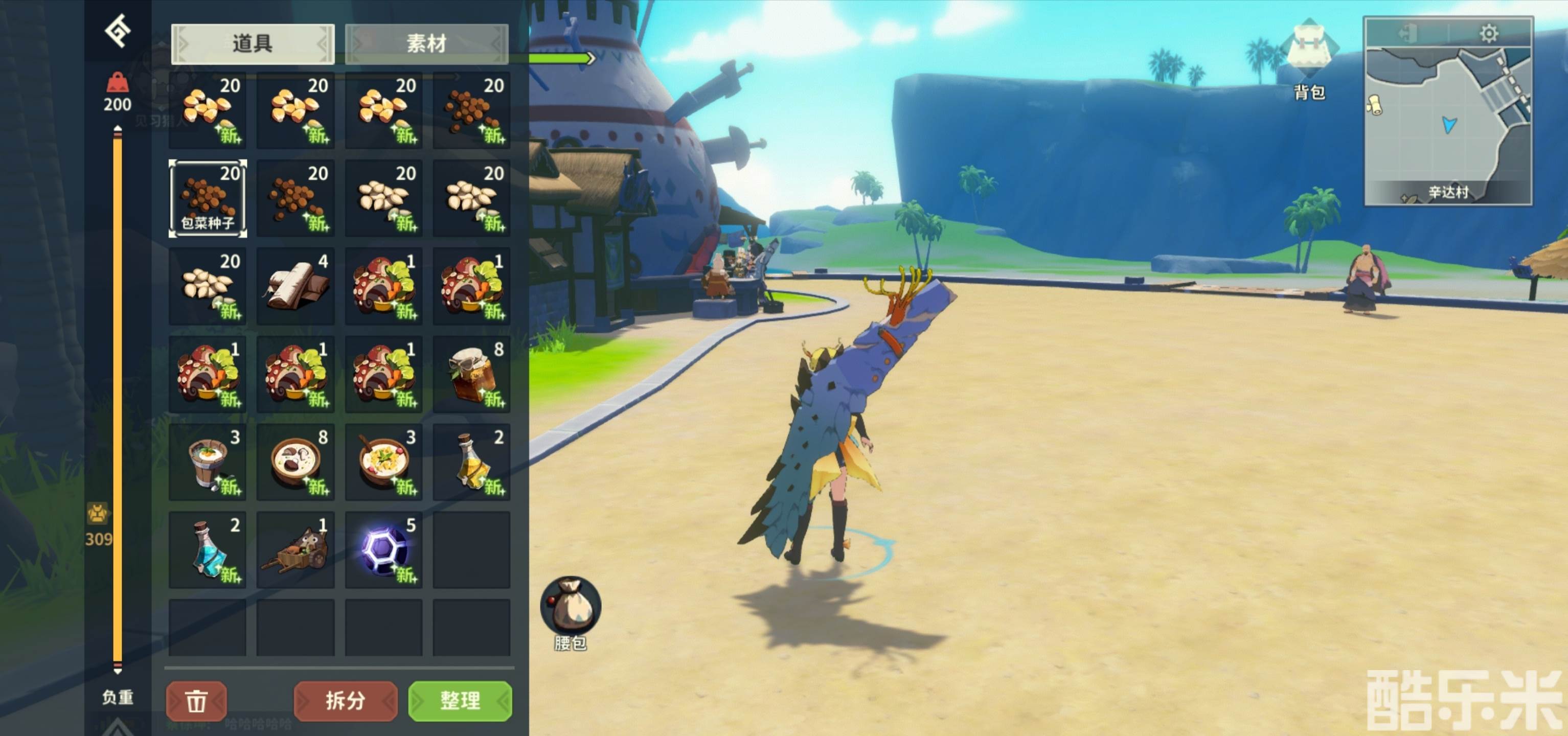Select the wooden bucket food slot
This screenshot has width=1568, height=736.
tap(208, 462)
